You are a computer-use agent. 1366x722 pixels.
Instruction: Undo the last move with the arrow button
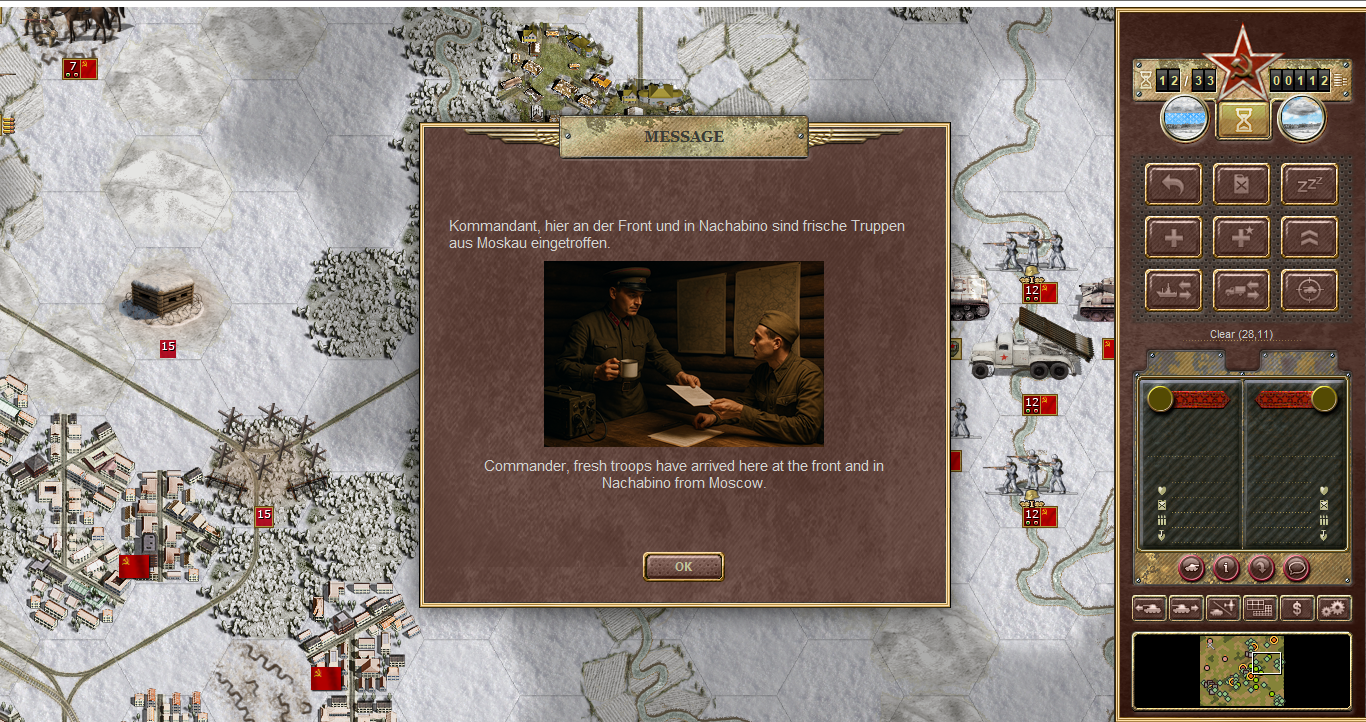coord(1174,185)
